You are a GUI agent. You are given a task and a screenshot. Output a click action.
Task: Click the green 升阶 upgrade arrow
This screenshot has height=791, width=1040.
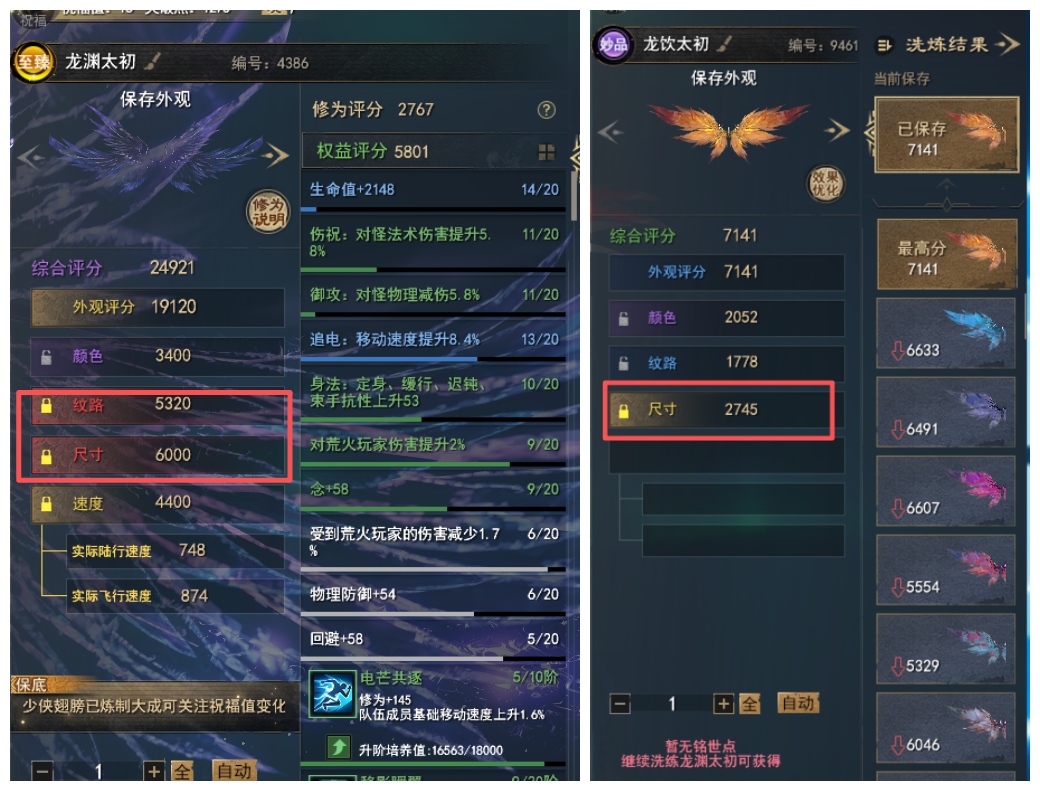pyautogui.click(x=339, y=747)
